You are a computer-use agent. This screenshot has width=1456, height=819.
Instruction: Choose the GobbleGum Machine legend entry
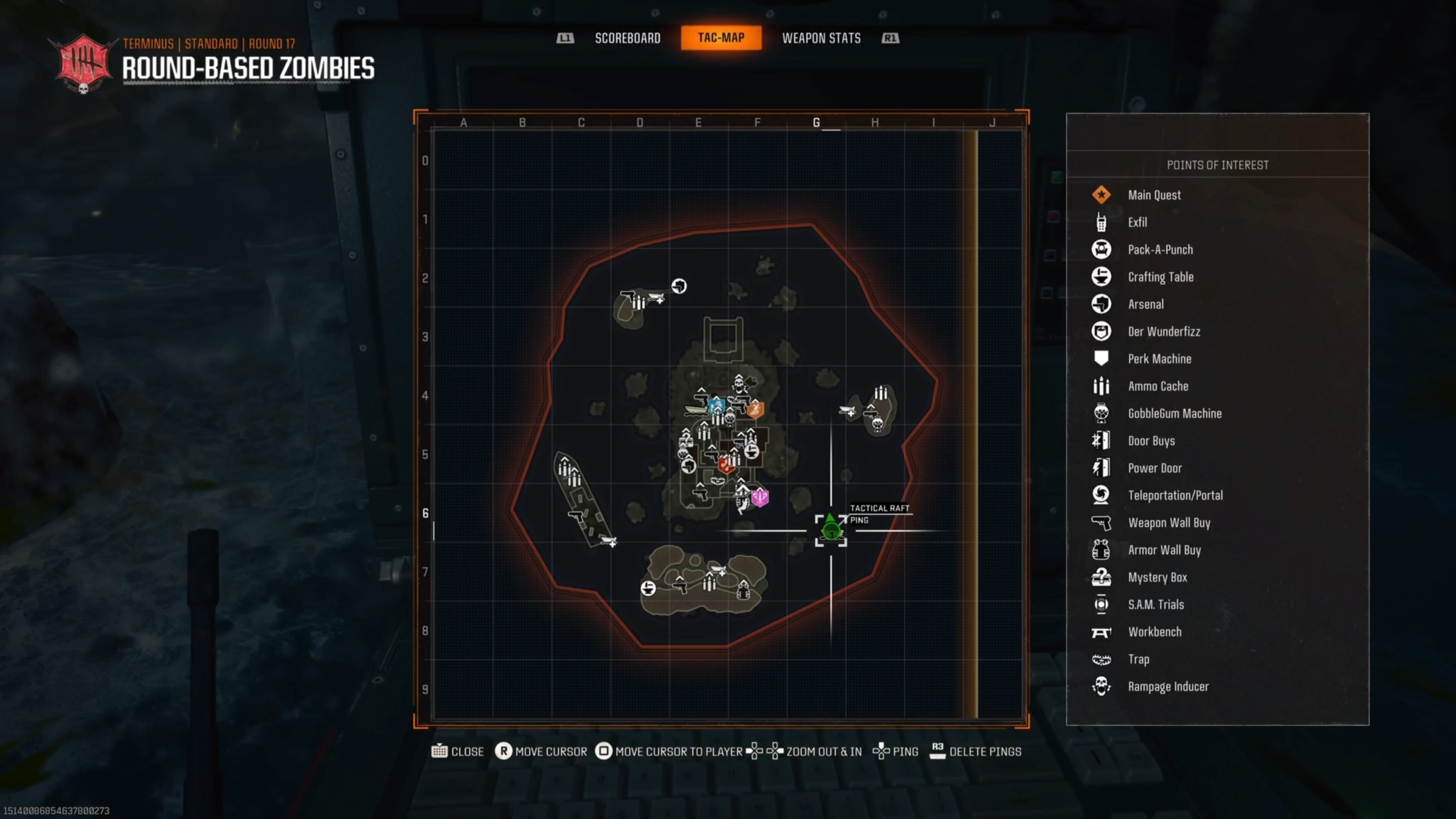[1174, 413]
